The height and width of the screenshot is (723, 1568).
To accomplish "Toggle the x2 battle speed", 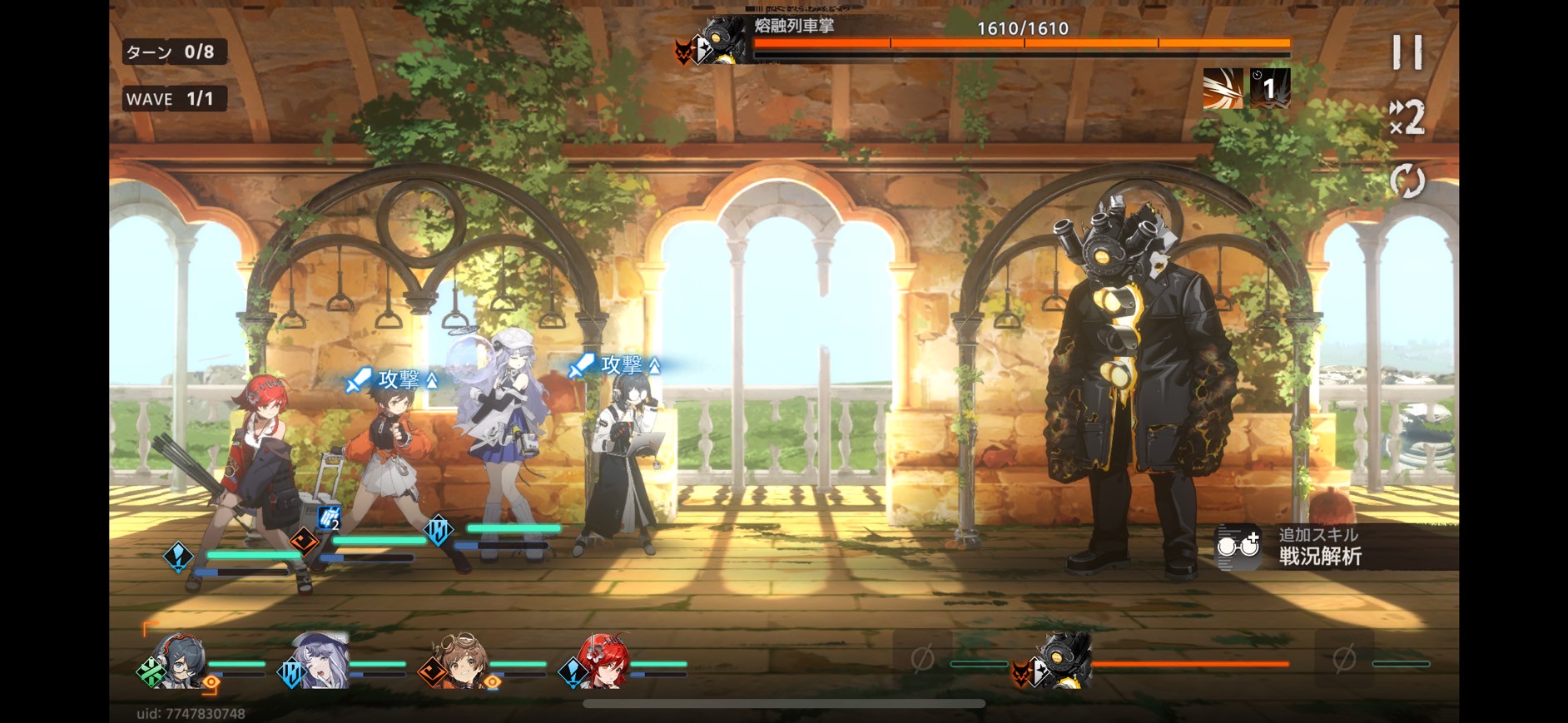I will point(1407,117).
